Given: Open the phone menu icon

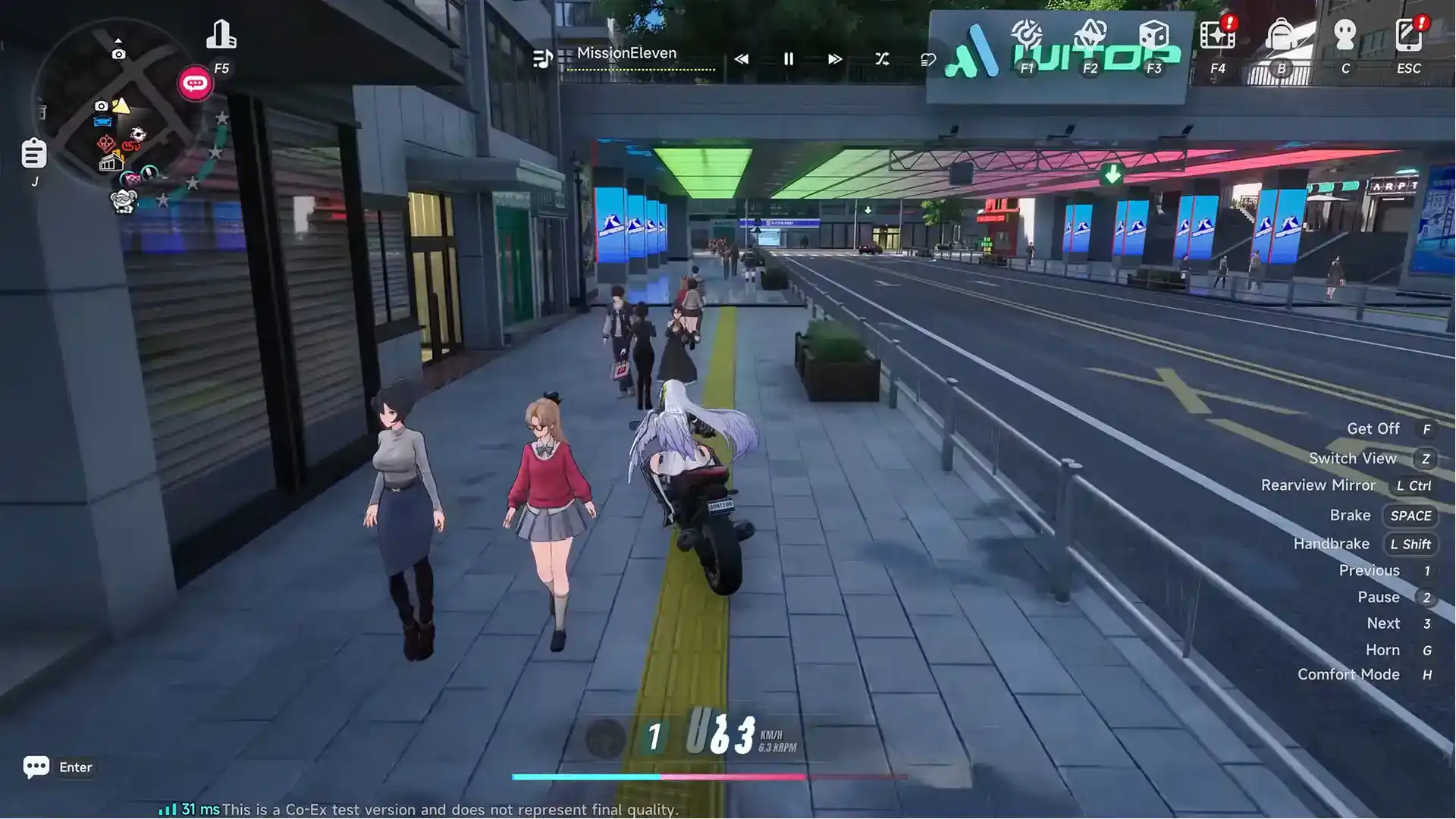Looking at the screenshot, I should click(1408, 36).
